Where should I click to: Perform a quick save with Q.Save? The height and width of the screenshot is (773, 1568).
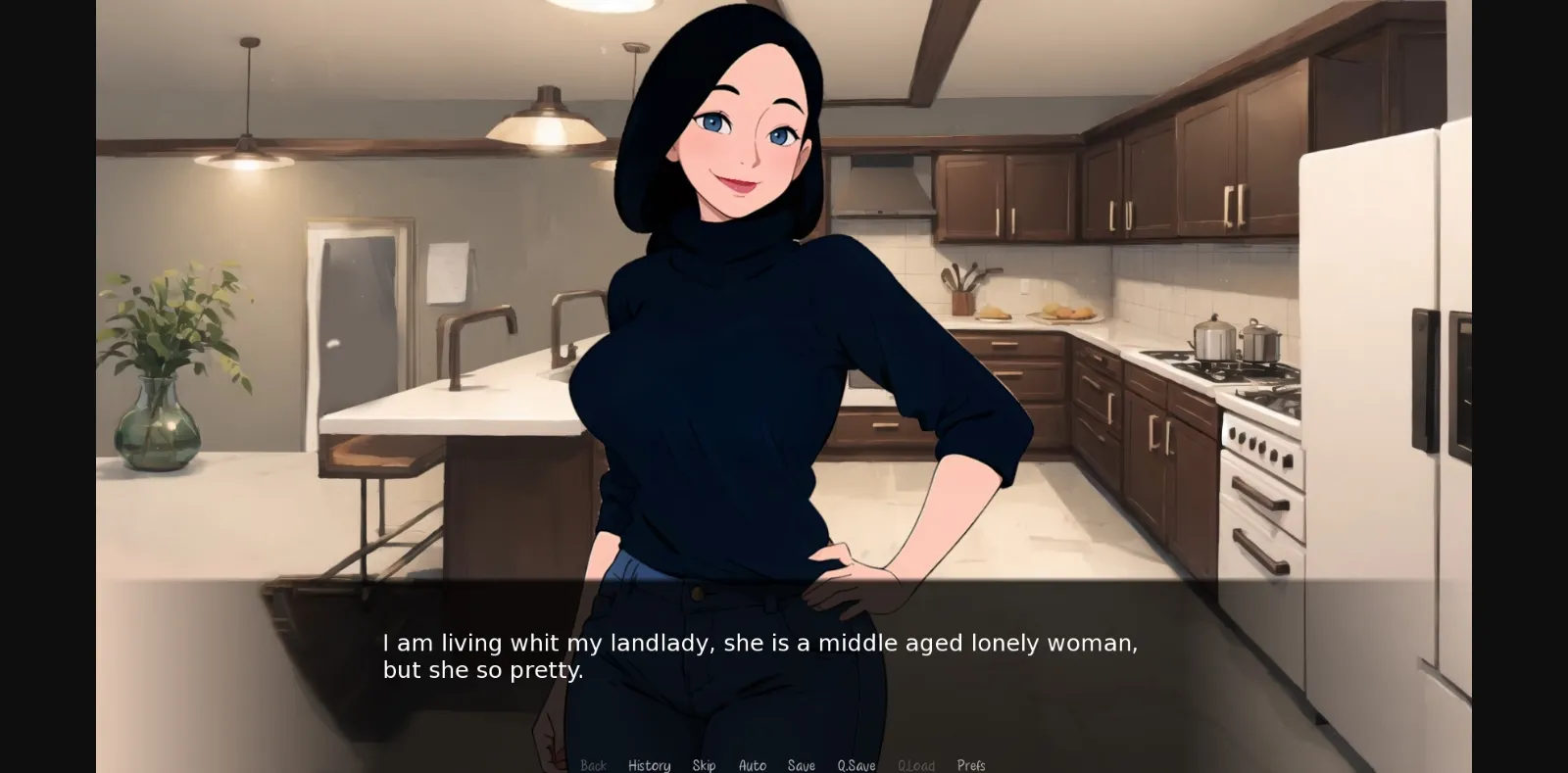tap(856, 765)
